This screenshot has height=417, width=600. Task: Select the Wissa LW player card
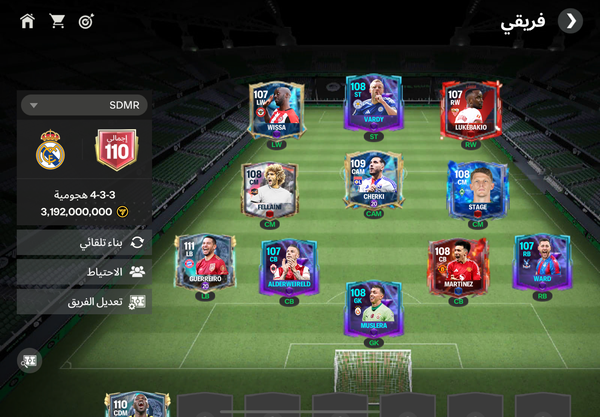pos(277,111)
